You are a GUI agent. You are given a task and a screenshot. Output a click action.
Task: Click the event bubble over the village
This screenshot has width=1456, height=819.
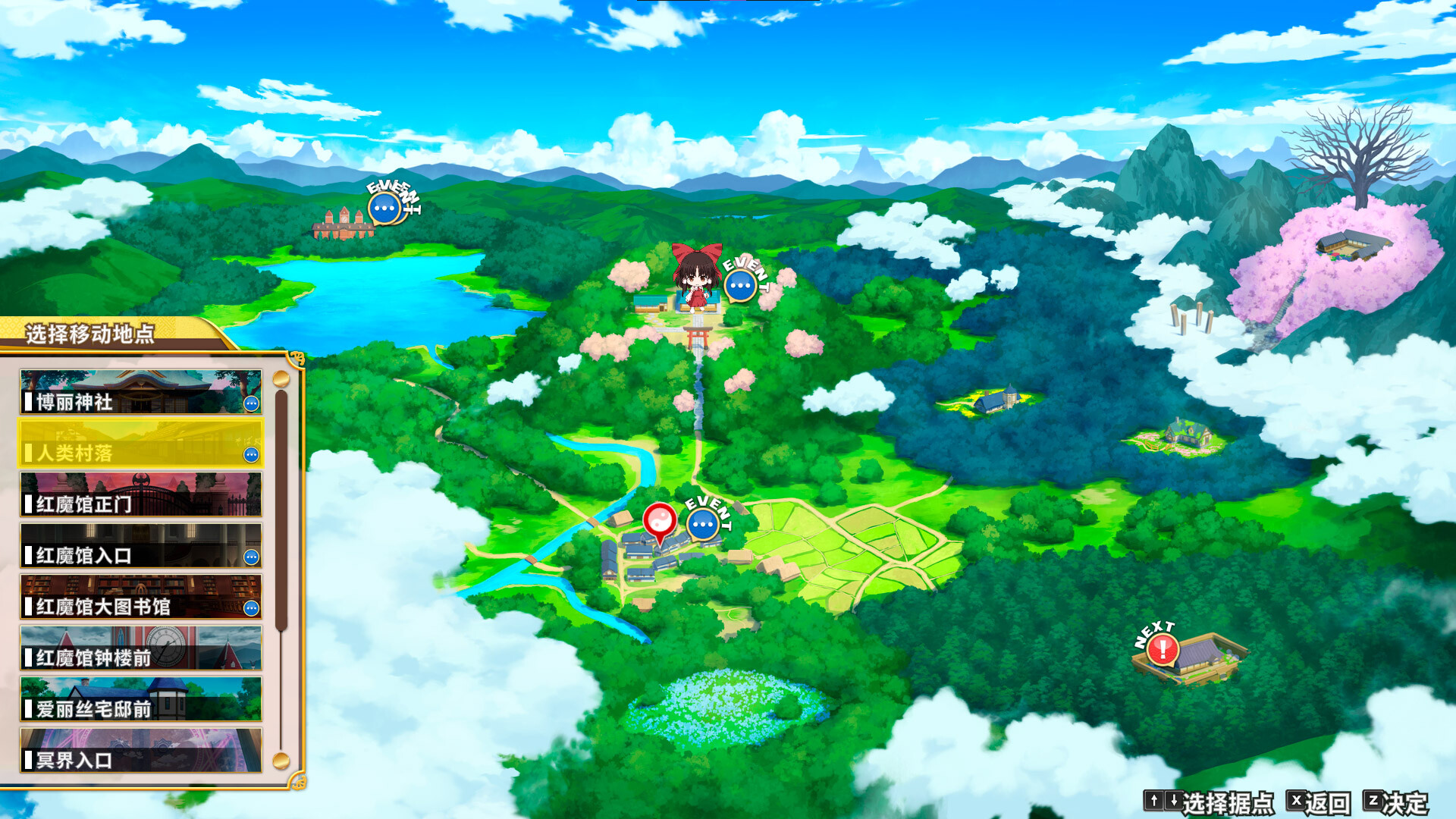pos(703,524)
